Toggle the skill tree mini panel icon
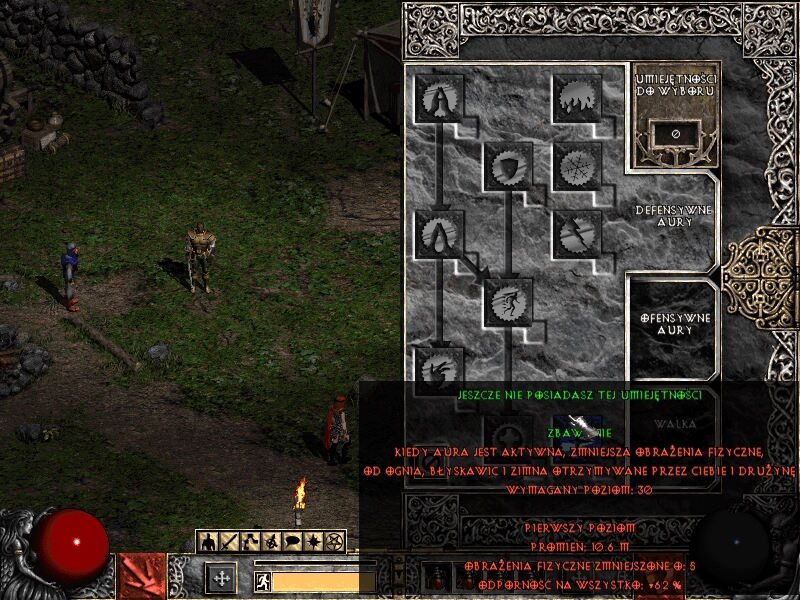 [251, 541]
